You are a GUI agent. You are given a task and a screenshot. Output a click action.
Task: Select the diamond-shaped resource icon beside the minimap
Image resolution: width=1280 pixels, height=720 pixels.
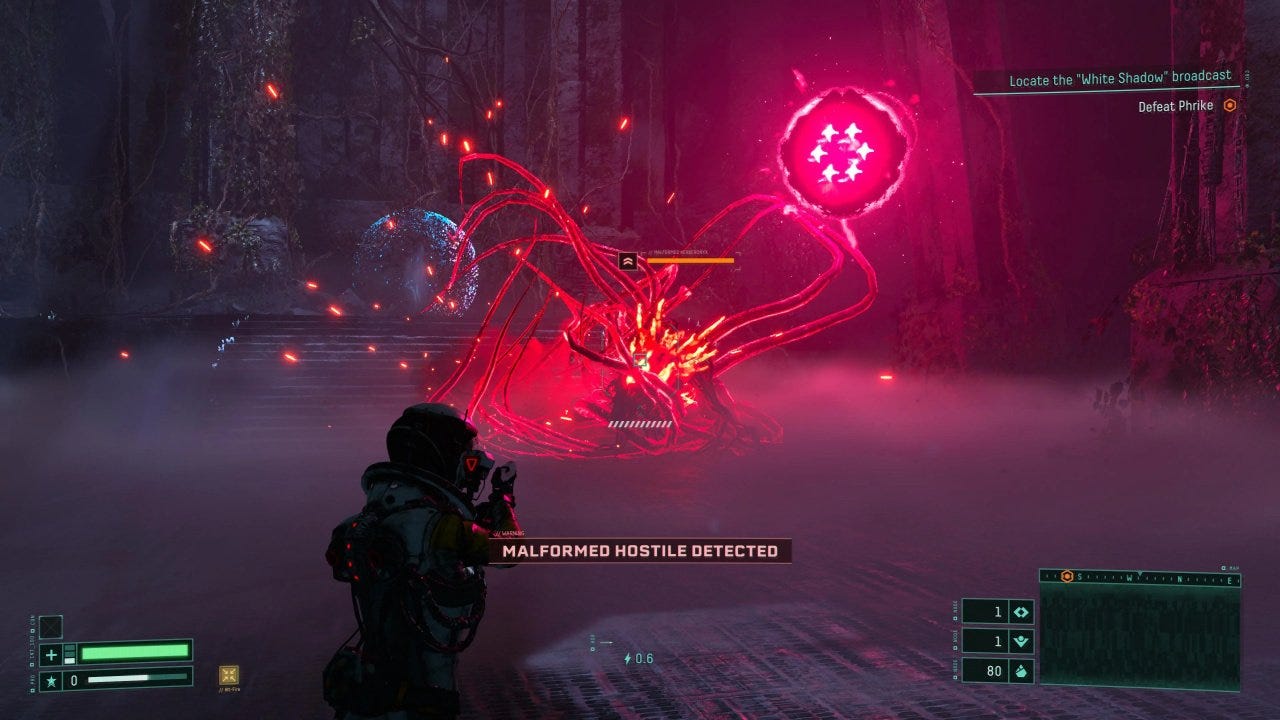(1022, 613)
